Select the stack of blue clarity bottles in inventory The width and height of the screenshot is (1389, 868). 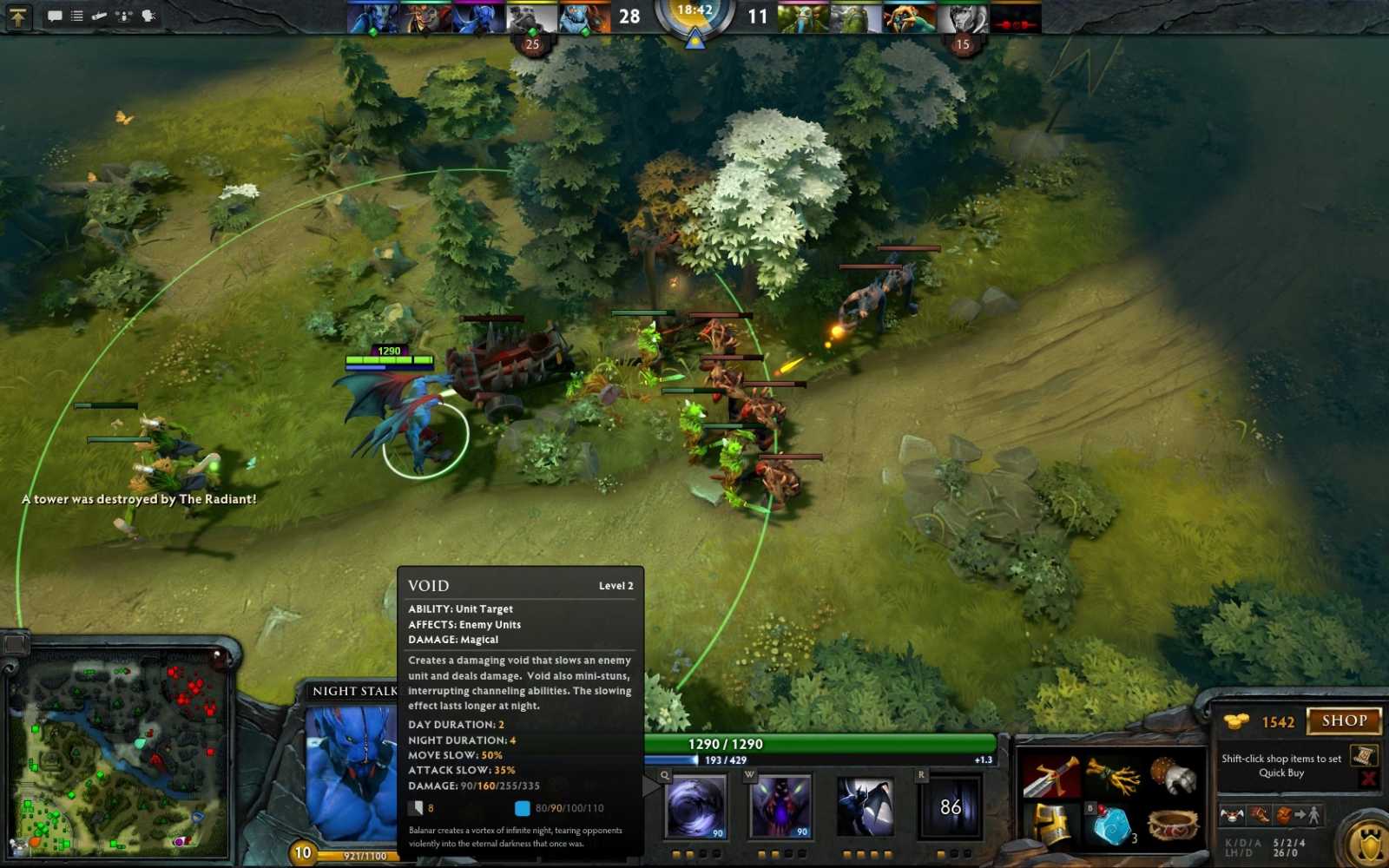click(1114, 825)
